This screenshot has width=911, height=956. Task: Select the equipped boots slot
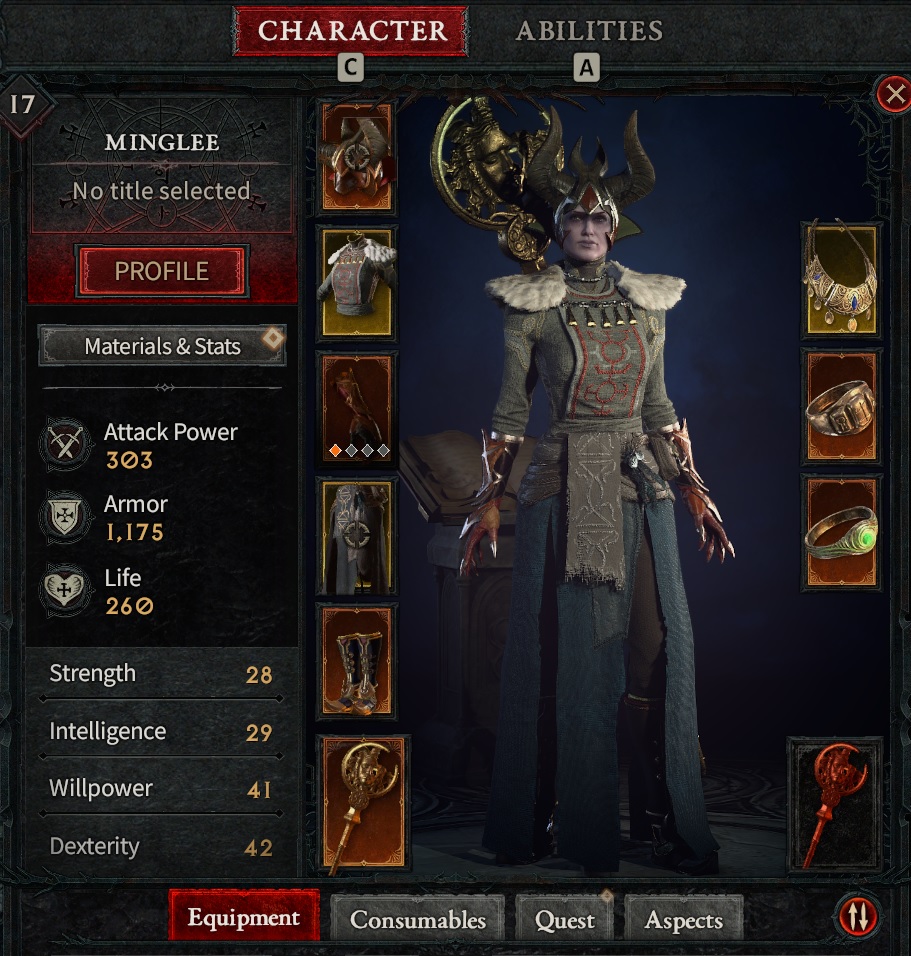coord(356,660)
